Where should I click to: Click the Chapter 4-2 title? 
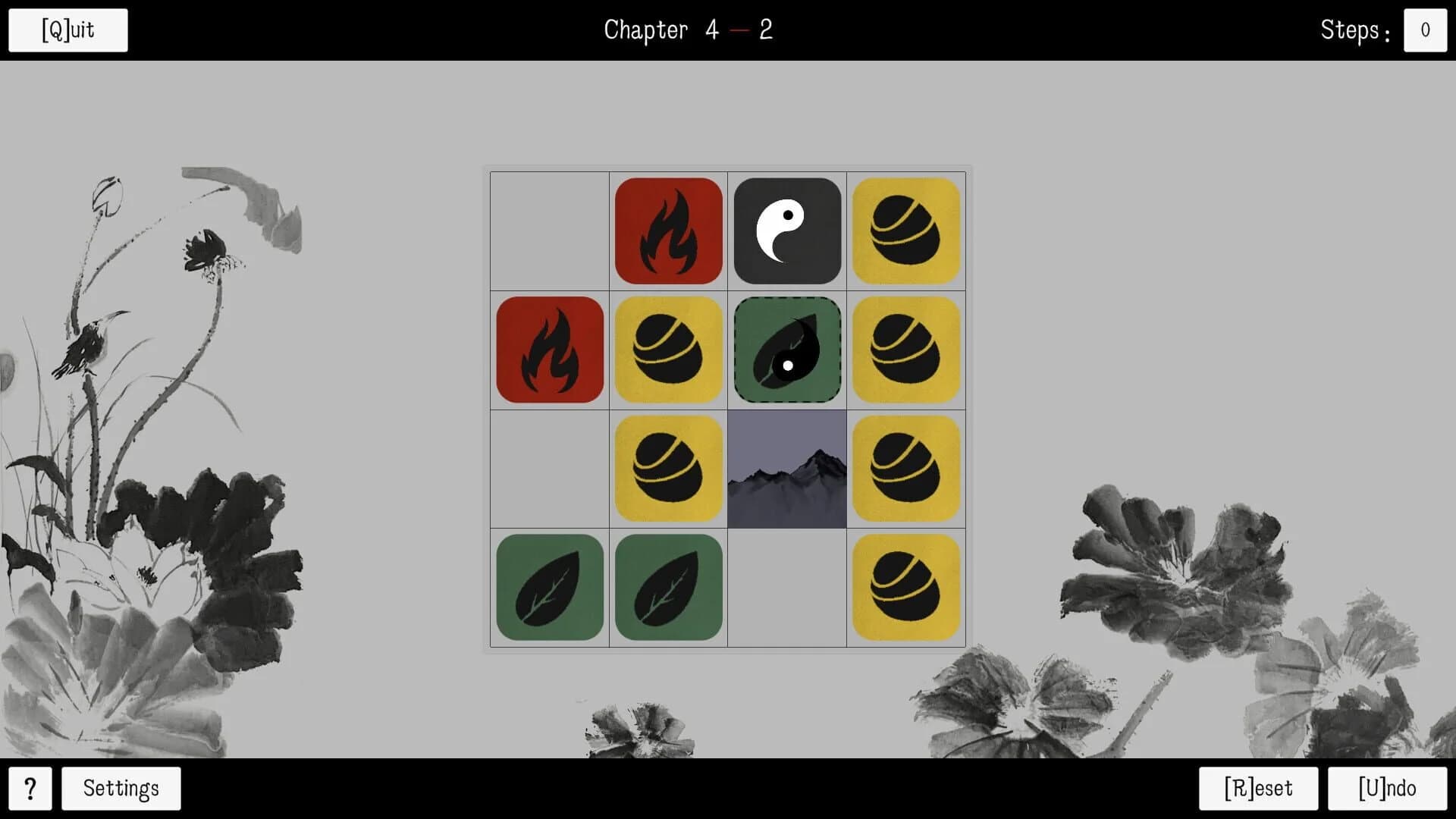(x=689, y=30)
